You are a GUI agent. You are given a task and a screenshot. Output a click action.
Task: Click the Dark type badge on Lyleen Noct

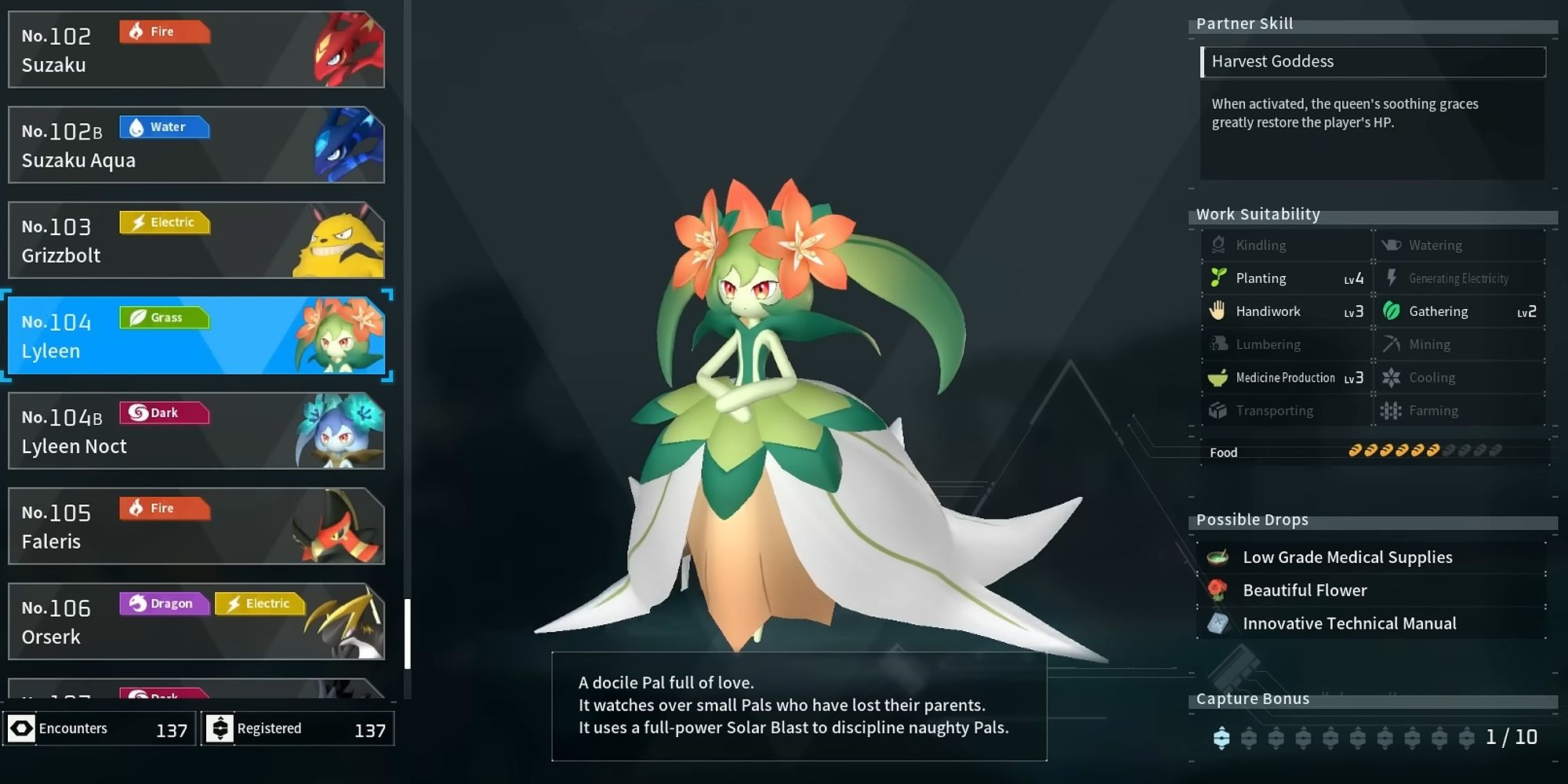pyautogui.click(x=164, y=413)
